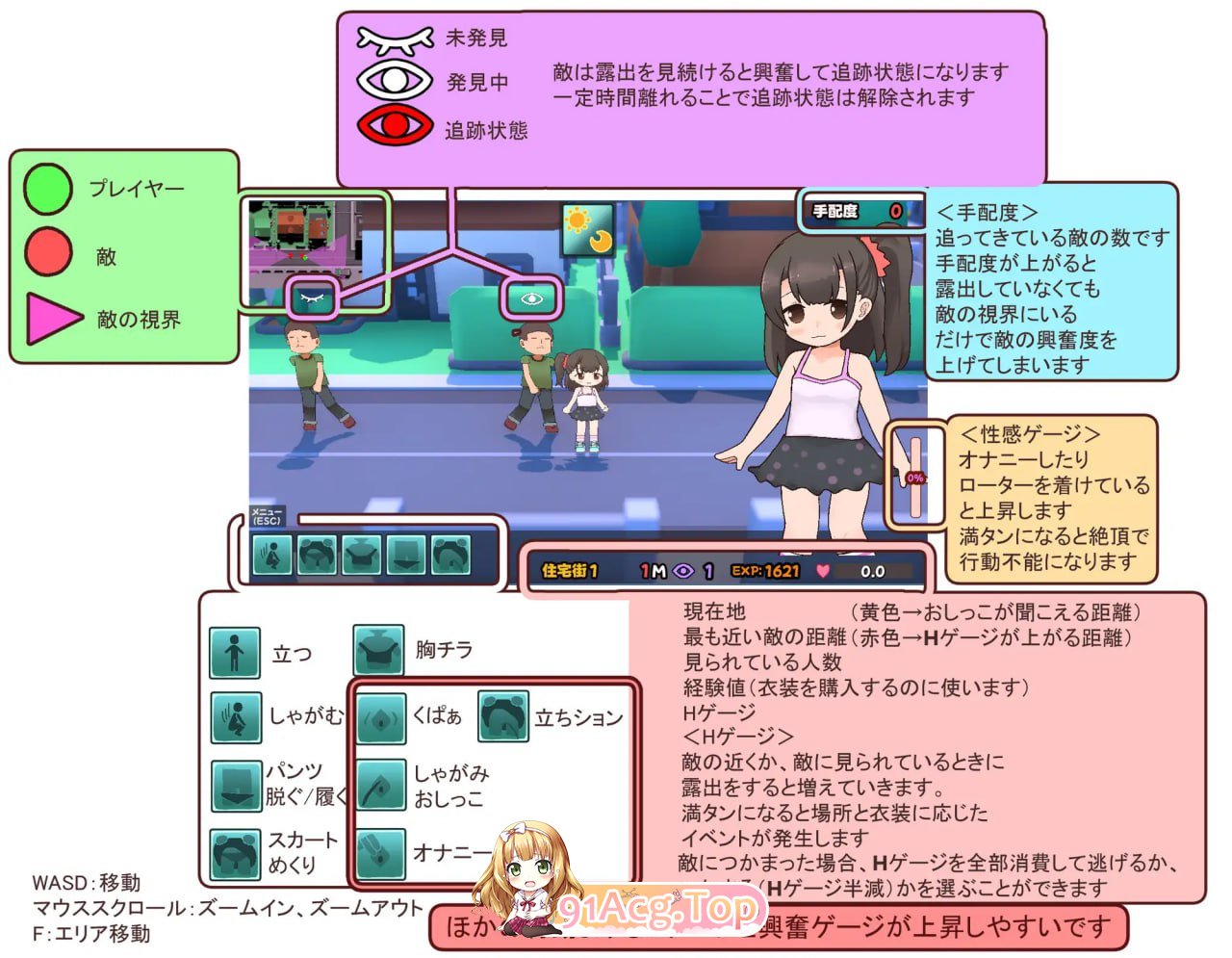Viewport: 1232px width, 958px height.
Task: Toggle the 未発見 closed-eye status icon
Action: pos(395,39)
